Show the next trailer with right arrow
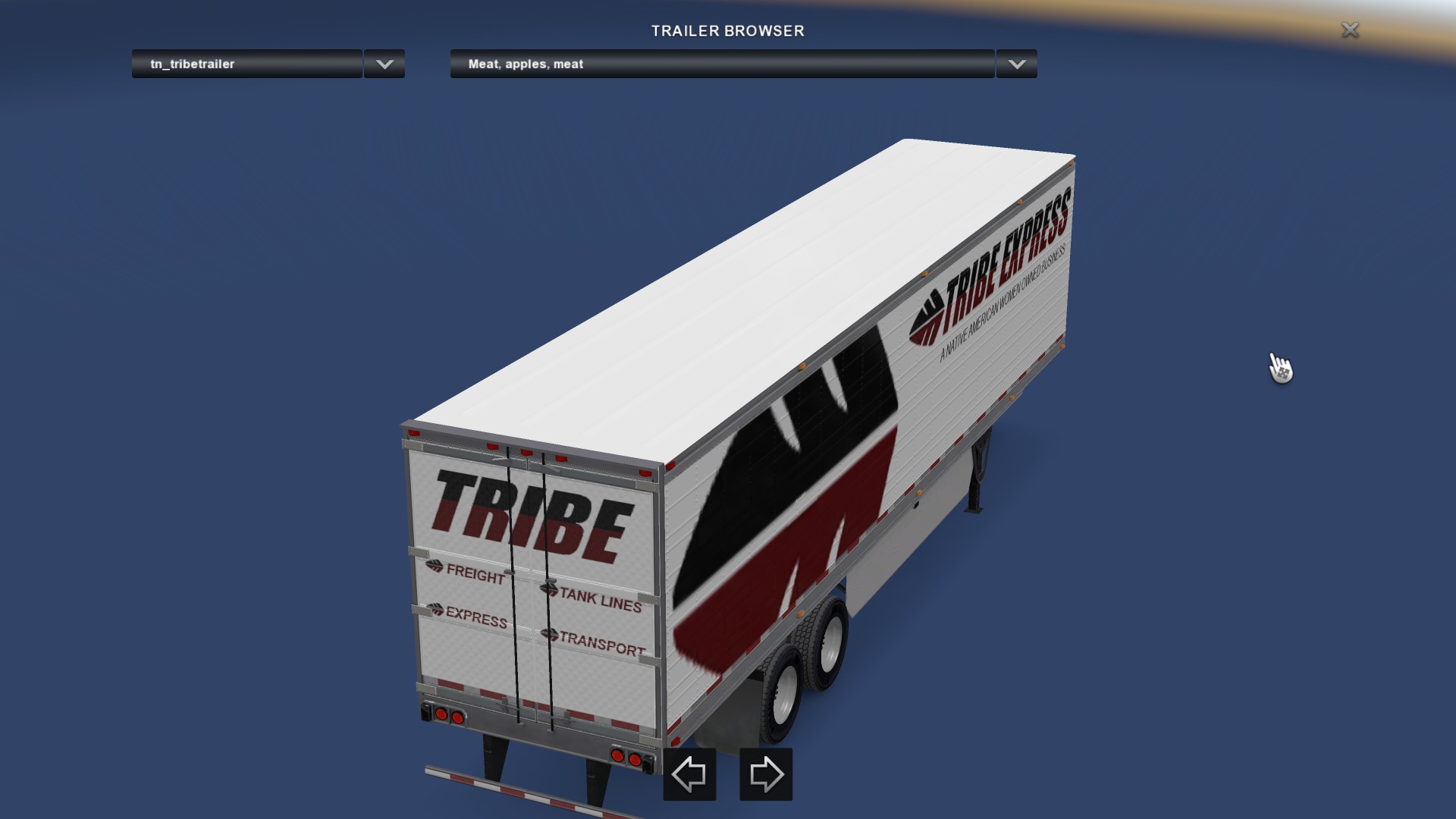This screenshot has height=819, width=1456. 766,774
